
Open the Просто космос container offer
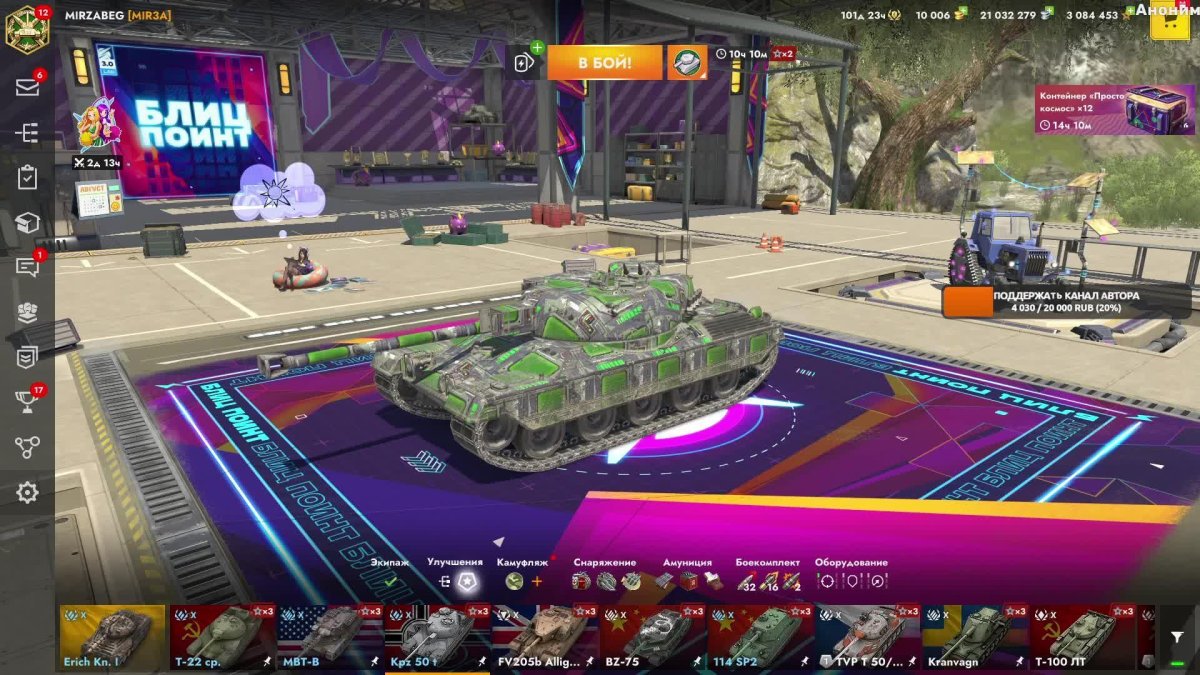click(1115, 110)
